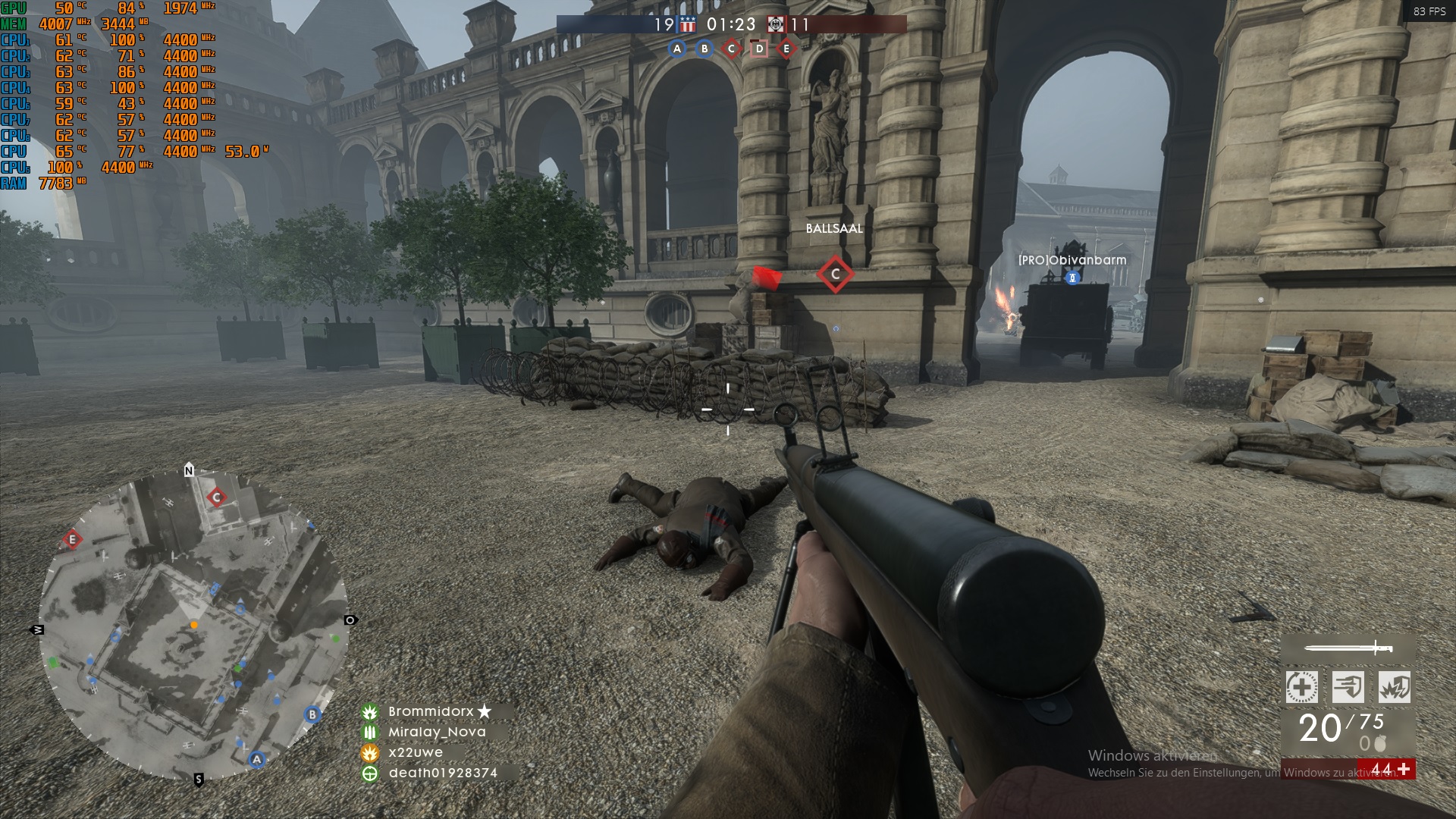Screen dimensions: 1456x819
Task: Click Brommidorx's green explosion kill icon
Action: point(370,711)
